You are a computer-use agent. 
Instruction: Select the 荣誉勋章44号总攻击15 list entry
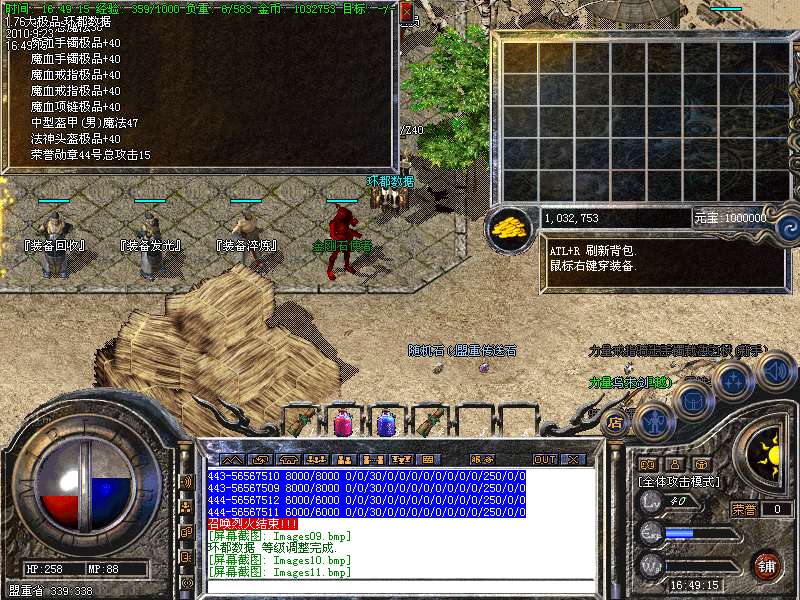click(x=90, y=155)
